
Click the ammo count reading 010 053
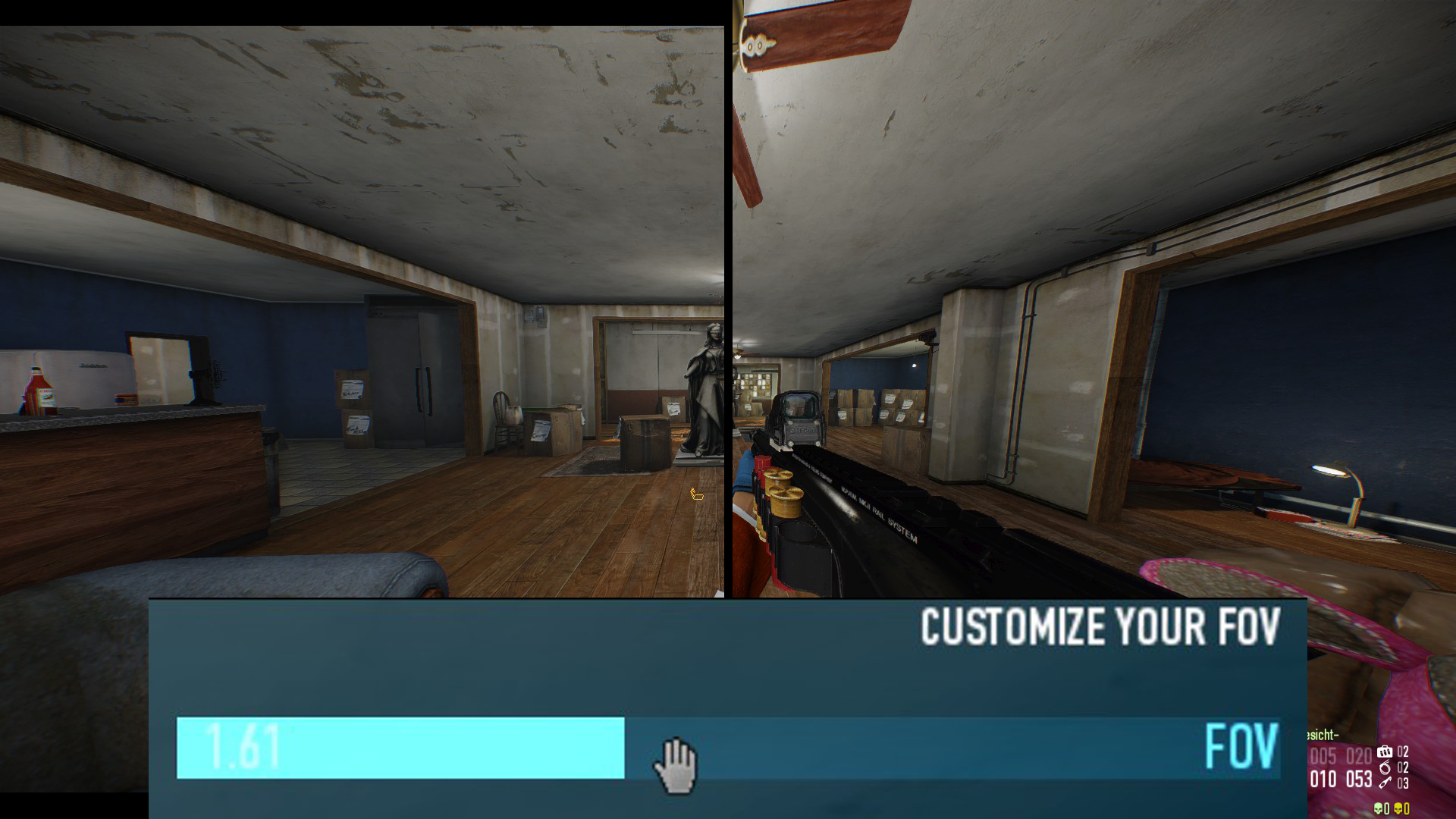click(1342, 779)
